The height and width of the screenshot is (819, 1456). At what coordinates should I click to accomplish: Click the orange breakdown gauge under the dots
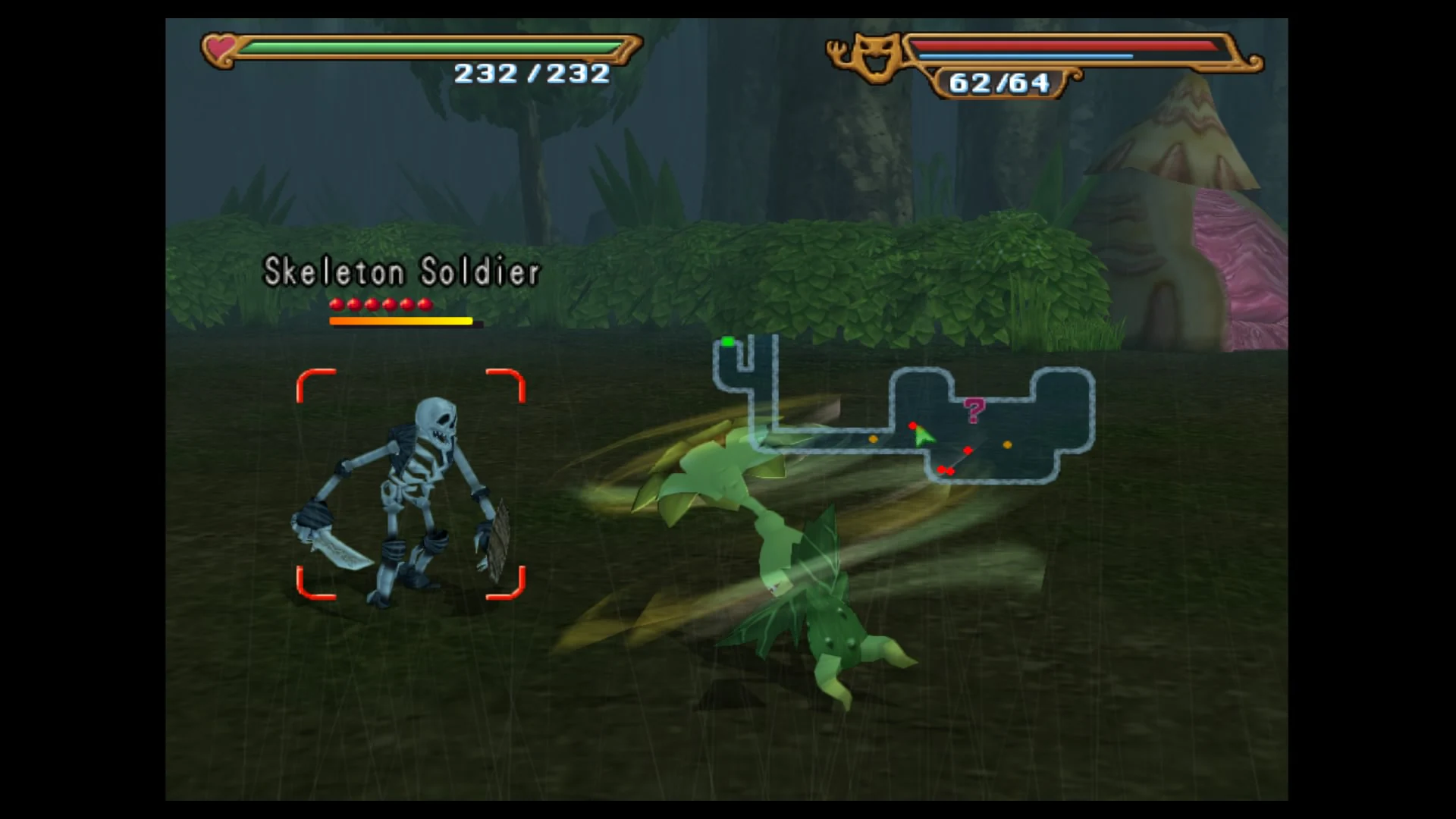pos(400,321)
